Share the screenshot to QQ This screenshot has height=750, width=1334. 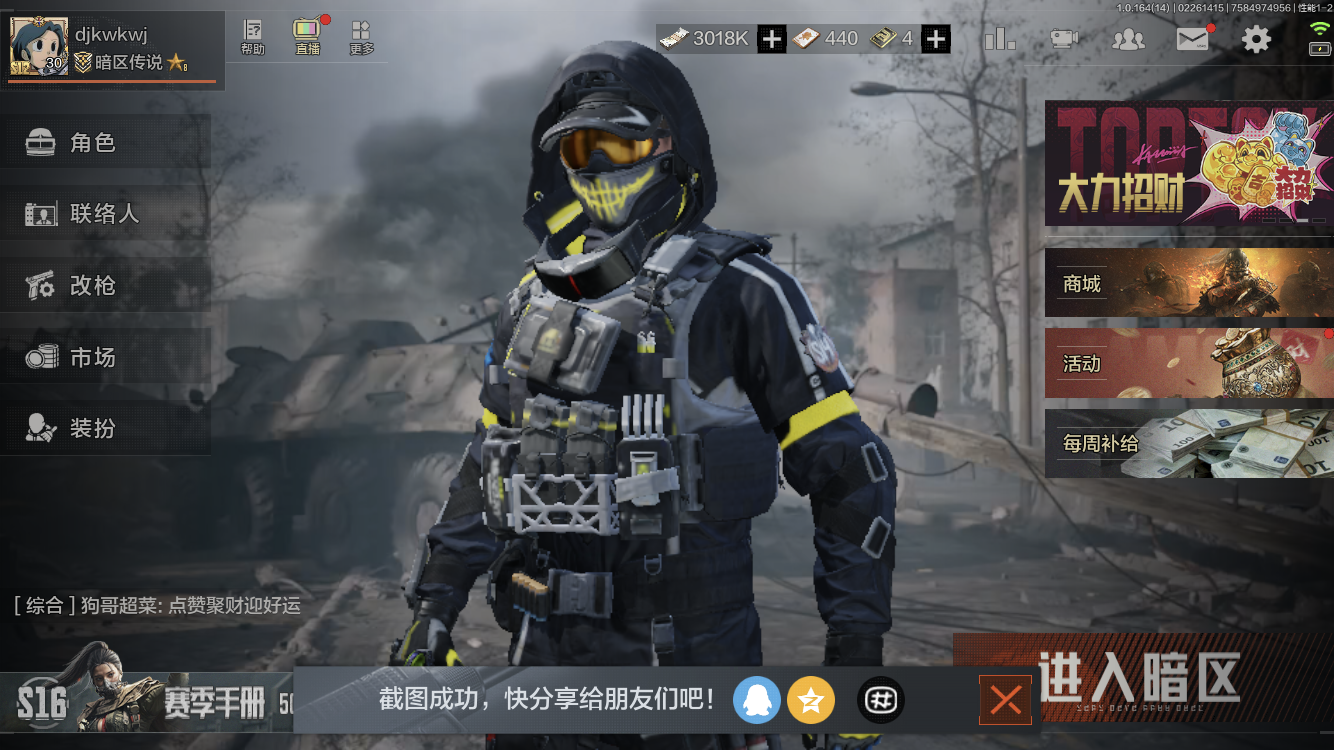click(x=757, y=699)
